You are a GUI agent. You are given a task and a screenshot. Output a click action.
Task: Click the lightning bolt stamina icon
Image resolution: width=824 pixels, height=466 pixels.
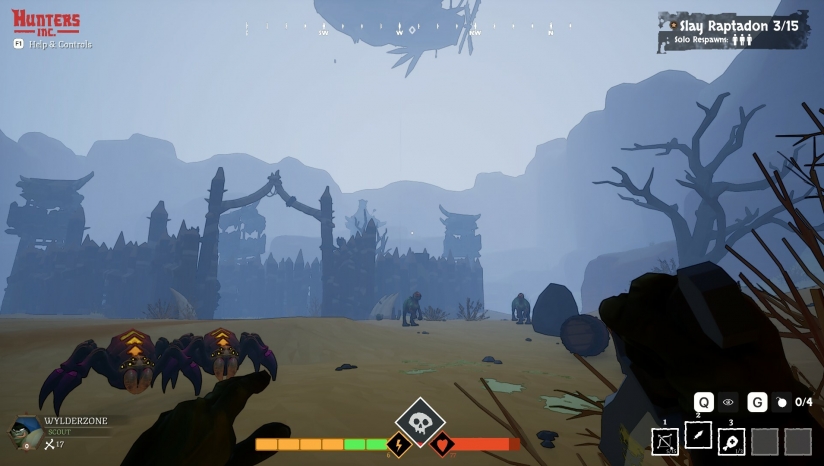coord(398,444)
